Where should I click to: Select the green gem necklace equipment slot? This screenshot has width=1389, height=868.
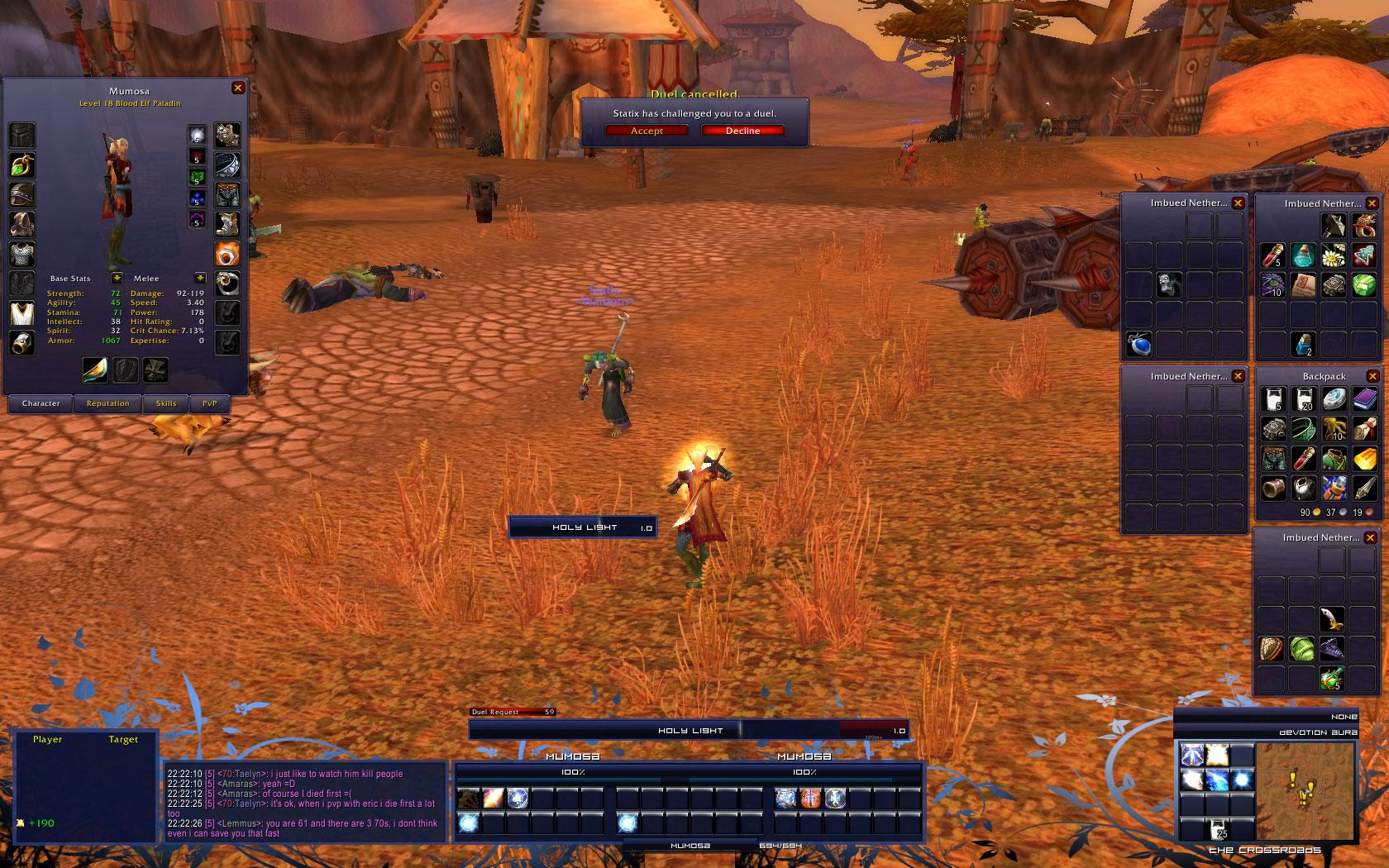22,165
